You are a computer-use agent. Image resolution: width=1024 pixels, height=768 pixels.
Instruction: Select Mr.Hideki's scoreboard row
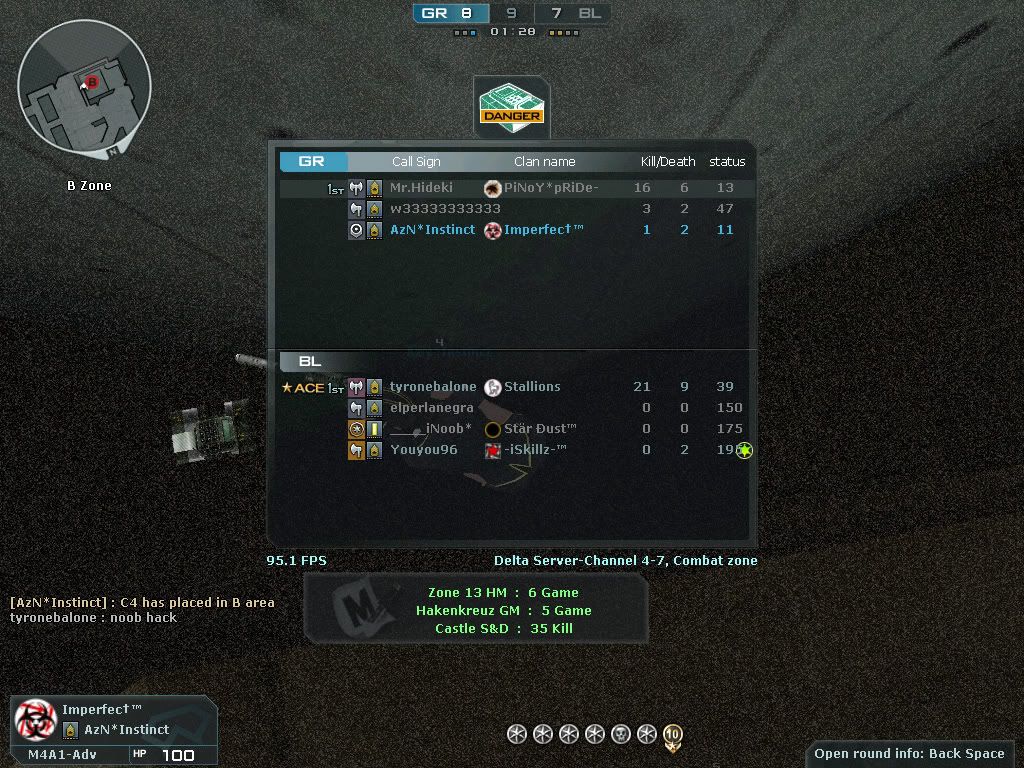click(512, 188)
